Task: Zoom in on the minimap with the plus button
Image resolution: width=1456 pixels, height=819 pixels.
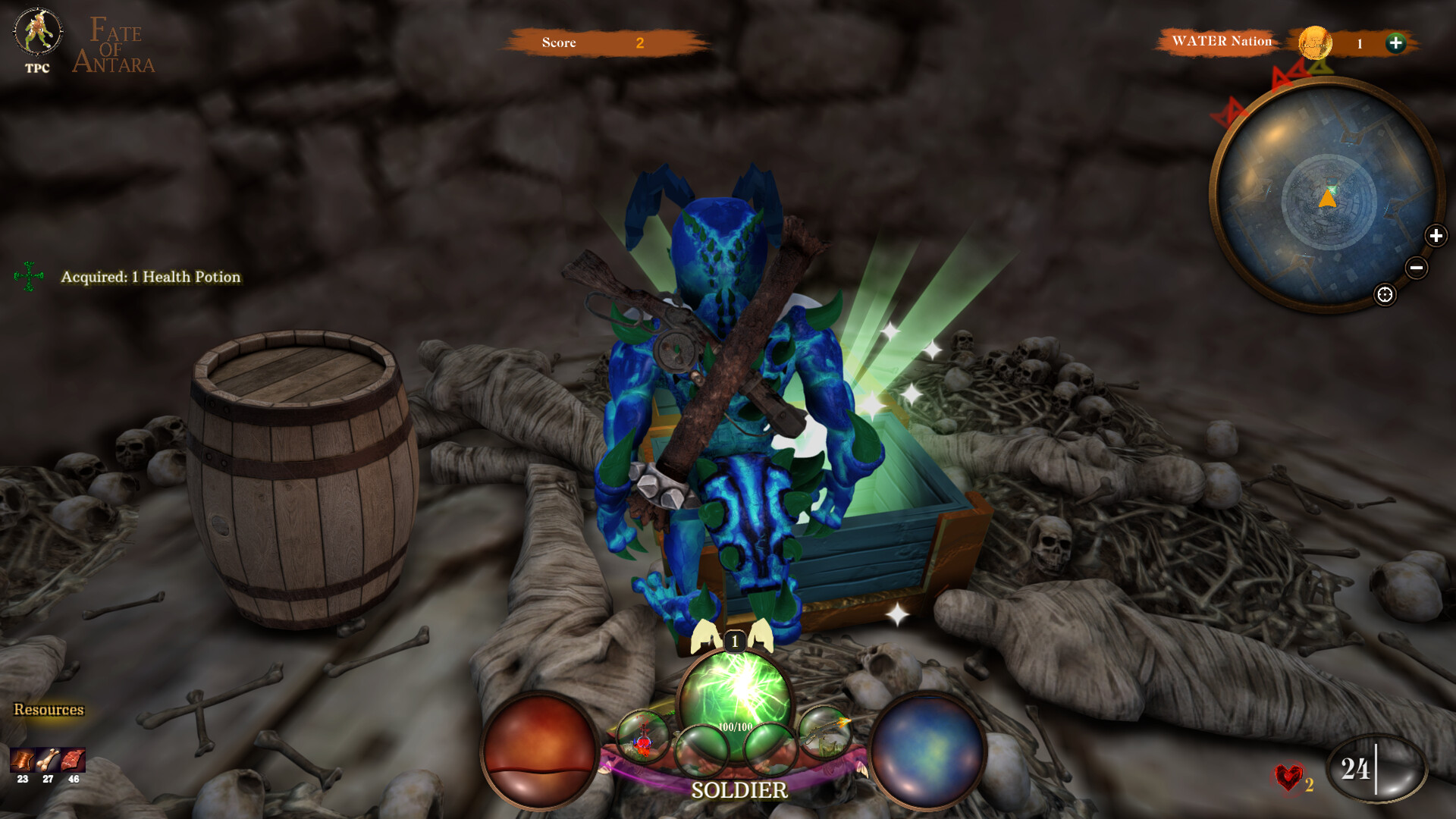Action: click(1436, 236)
